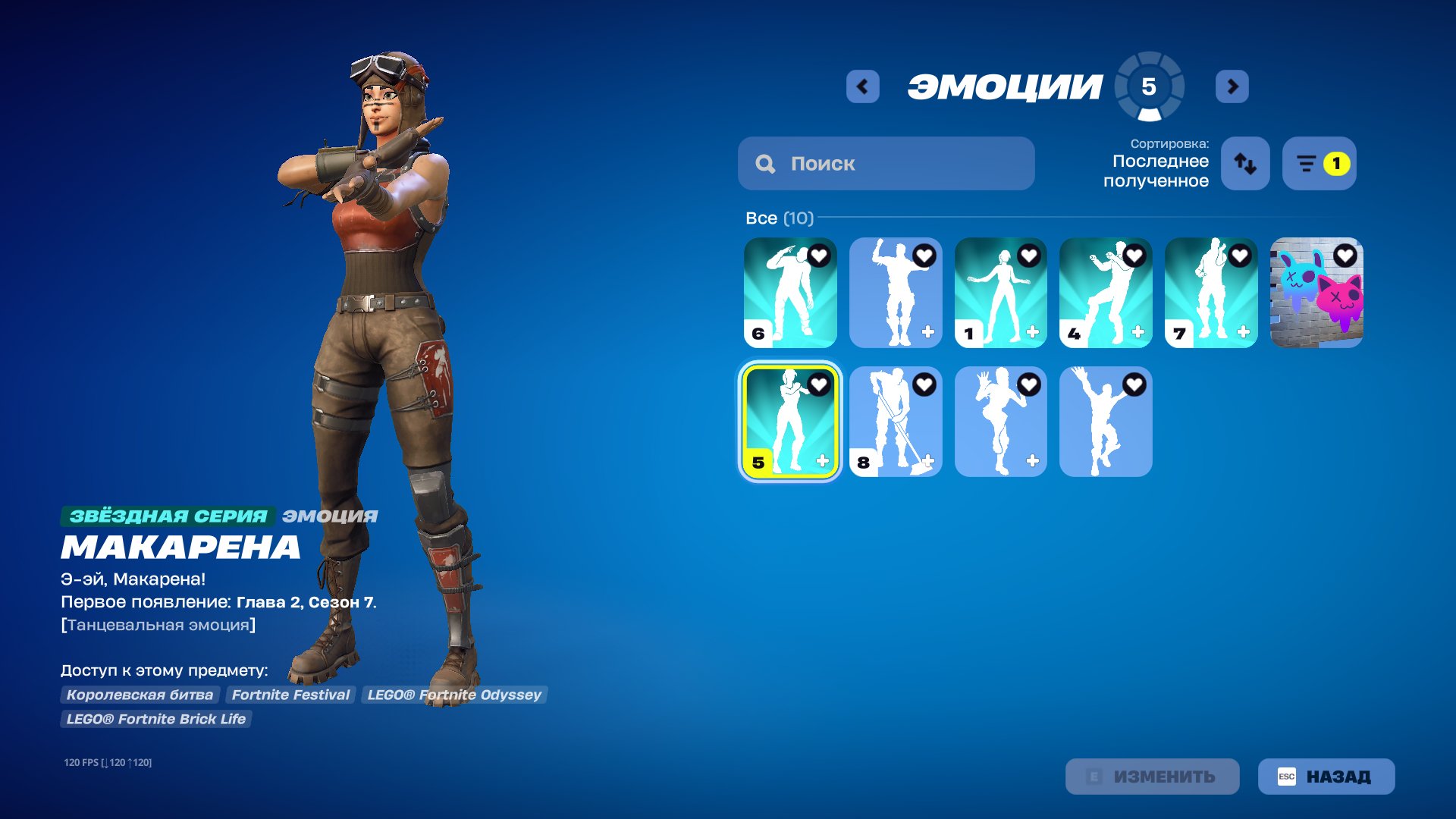Favorite the graffiti cat emote
The image size is (1456, 819).
(1344, 256)
